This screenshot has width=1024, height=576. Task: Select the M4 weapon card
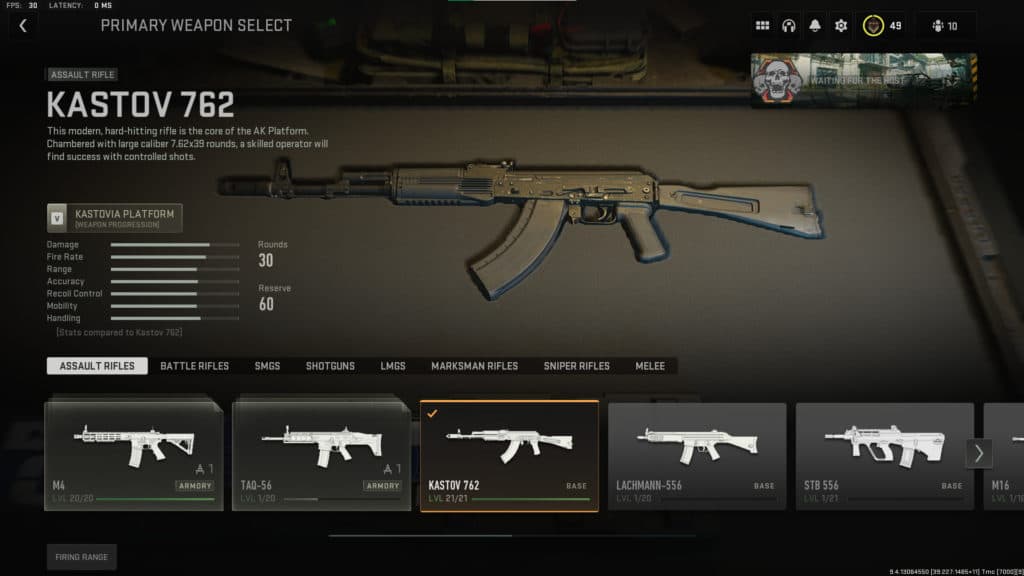tap(133, 456)
